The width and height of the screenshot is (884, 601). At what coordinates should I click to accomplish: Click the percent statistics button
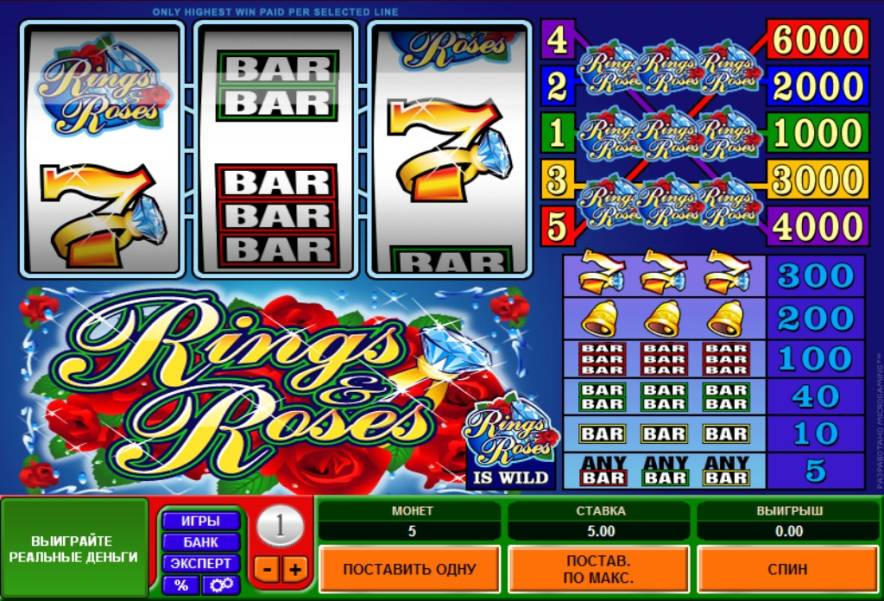(180, 585)
